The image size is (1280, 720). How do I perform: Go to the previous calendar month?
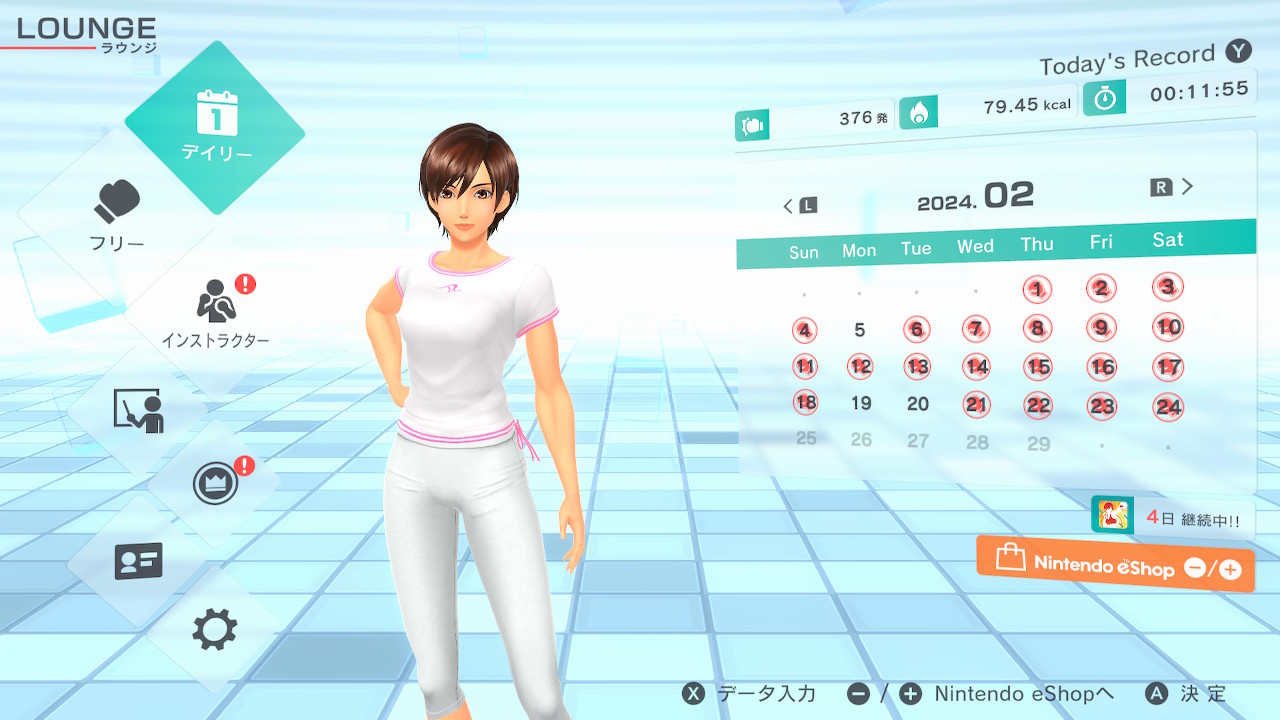pyautogui.click(x=799, y=205)
